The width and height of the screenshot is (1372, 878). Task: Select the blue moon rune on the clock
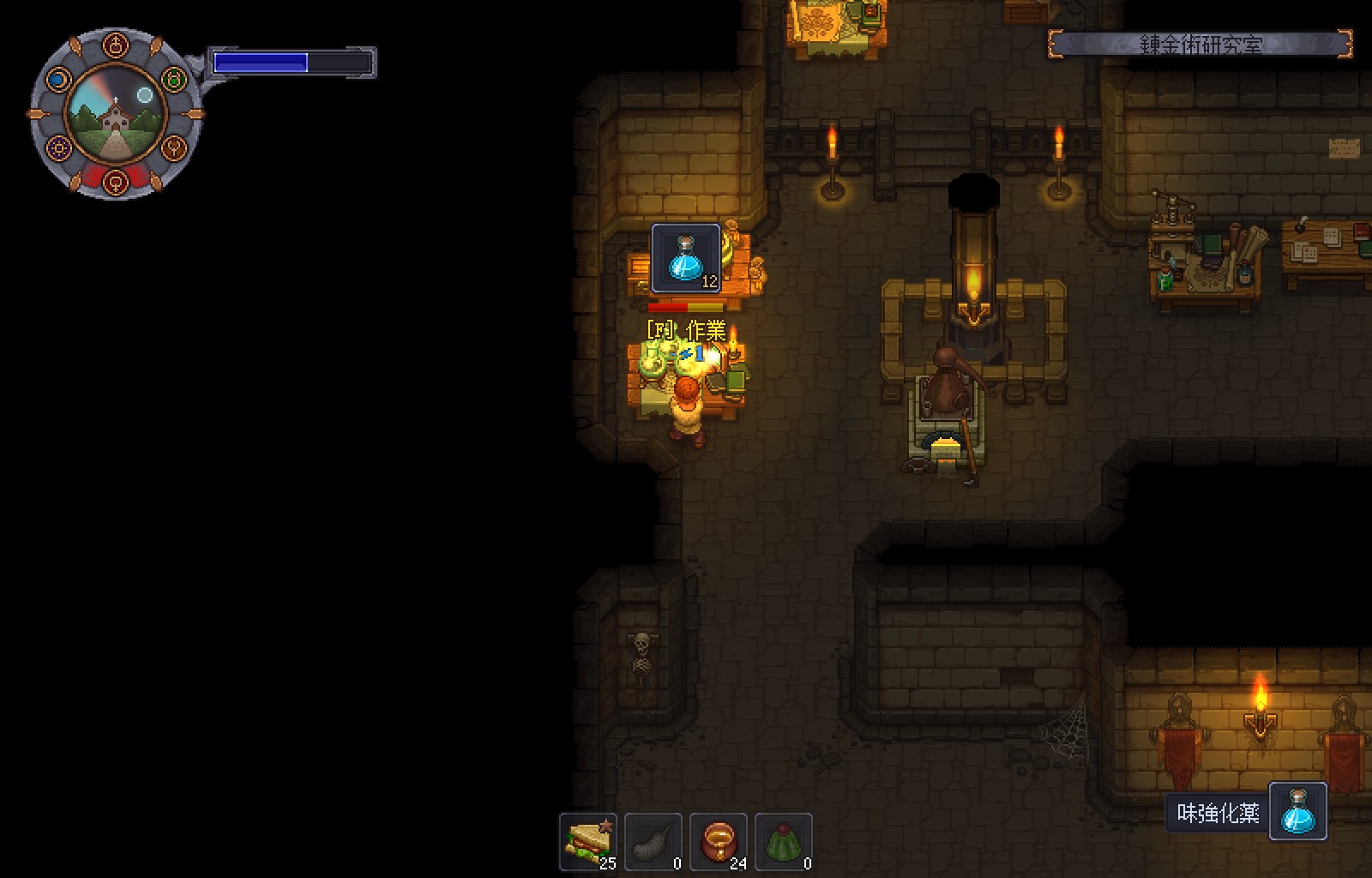coord(57,81)
